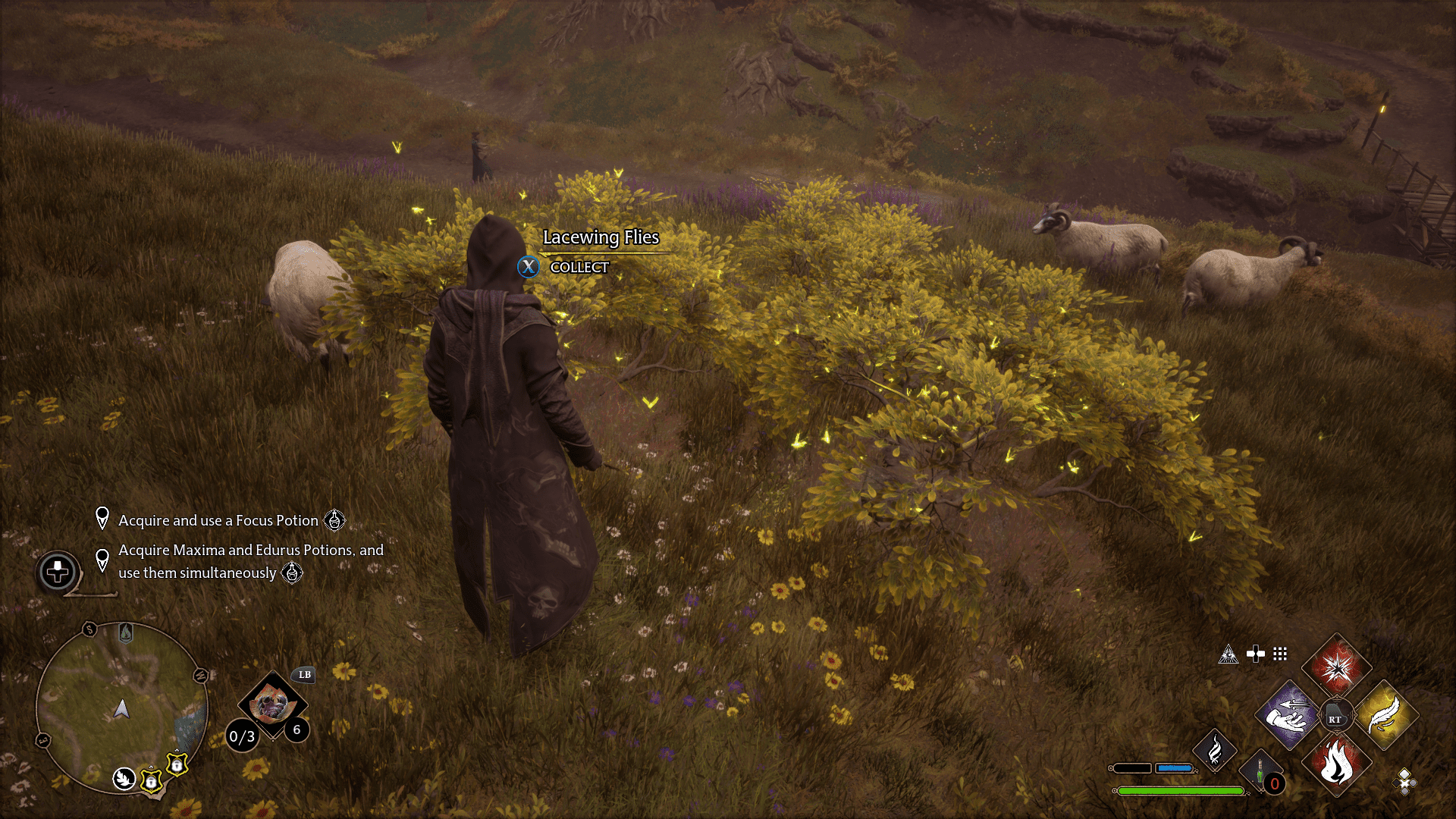Click a locked shield hamlet marker on the minimap
Viewport: 1456px width, 819px height.
tap(152, 782)
